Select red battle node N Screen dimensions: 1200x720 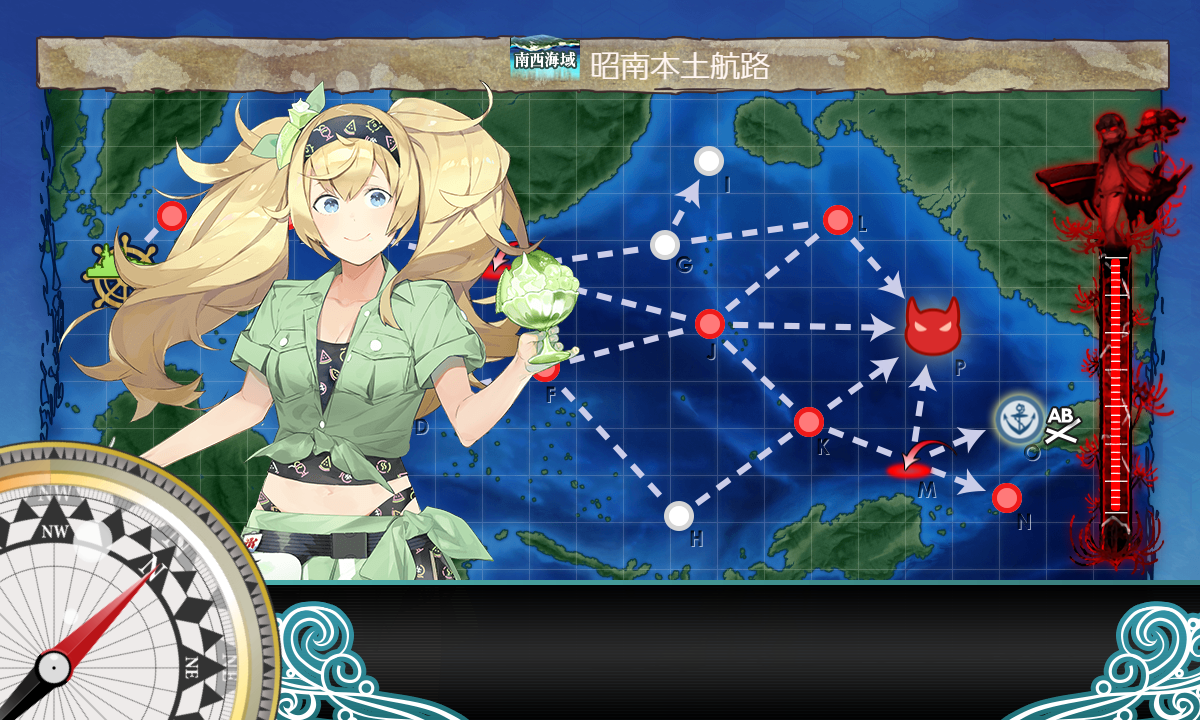click(x=1006, y=497)
